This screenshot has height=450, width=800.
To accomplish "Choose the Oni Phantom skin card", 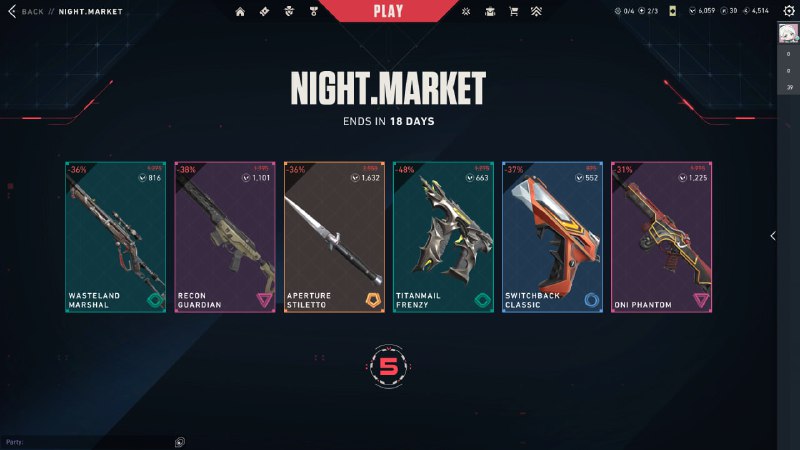I will [x=661, y=237].
